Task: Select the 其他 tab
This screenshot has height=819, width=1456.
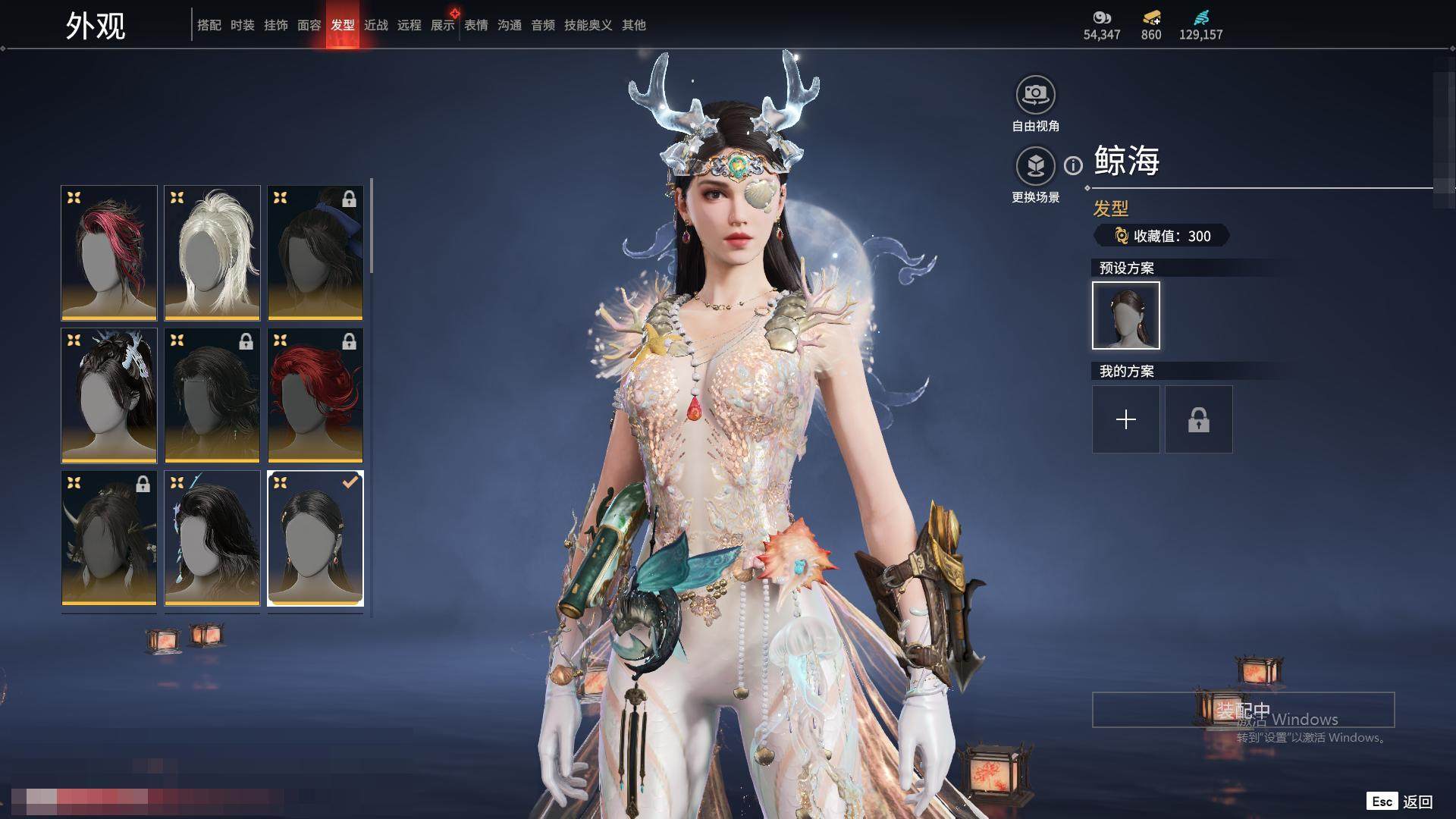Action: (633, 25)
